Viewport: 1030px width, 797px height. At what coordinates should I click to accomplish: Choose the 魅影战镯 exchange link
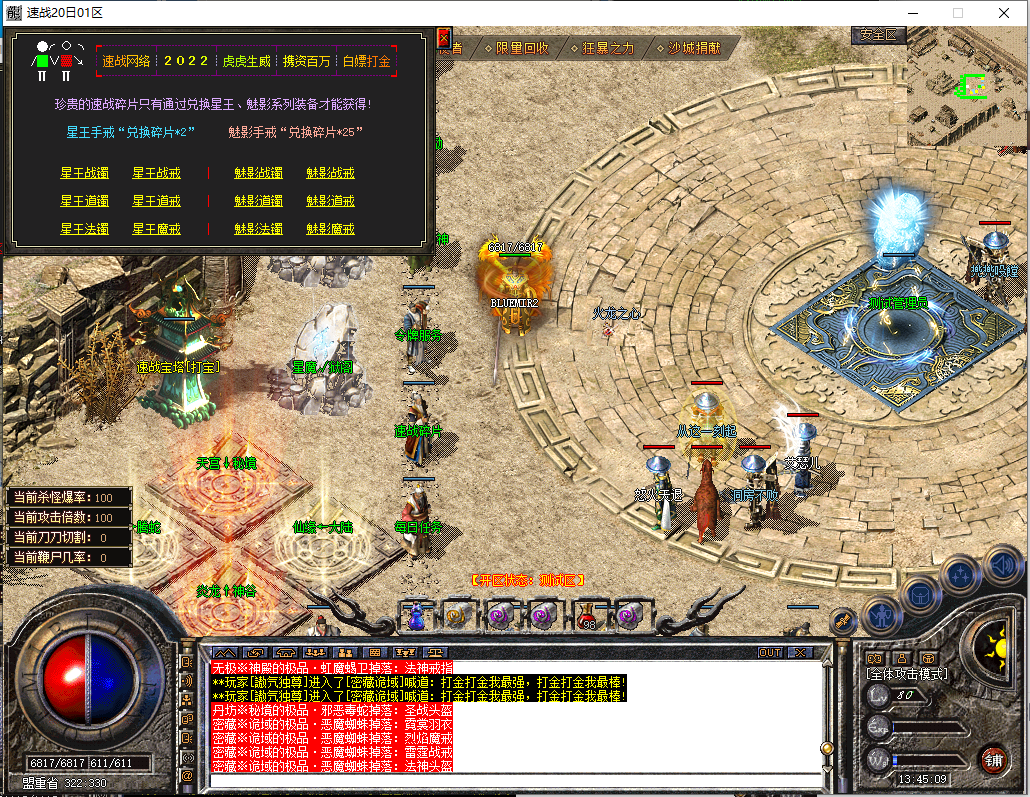coord(258,173)
